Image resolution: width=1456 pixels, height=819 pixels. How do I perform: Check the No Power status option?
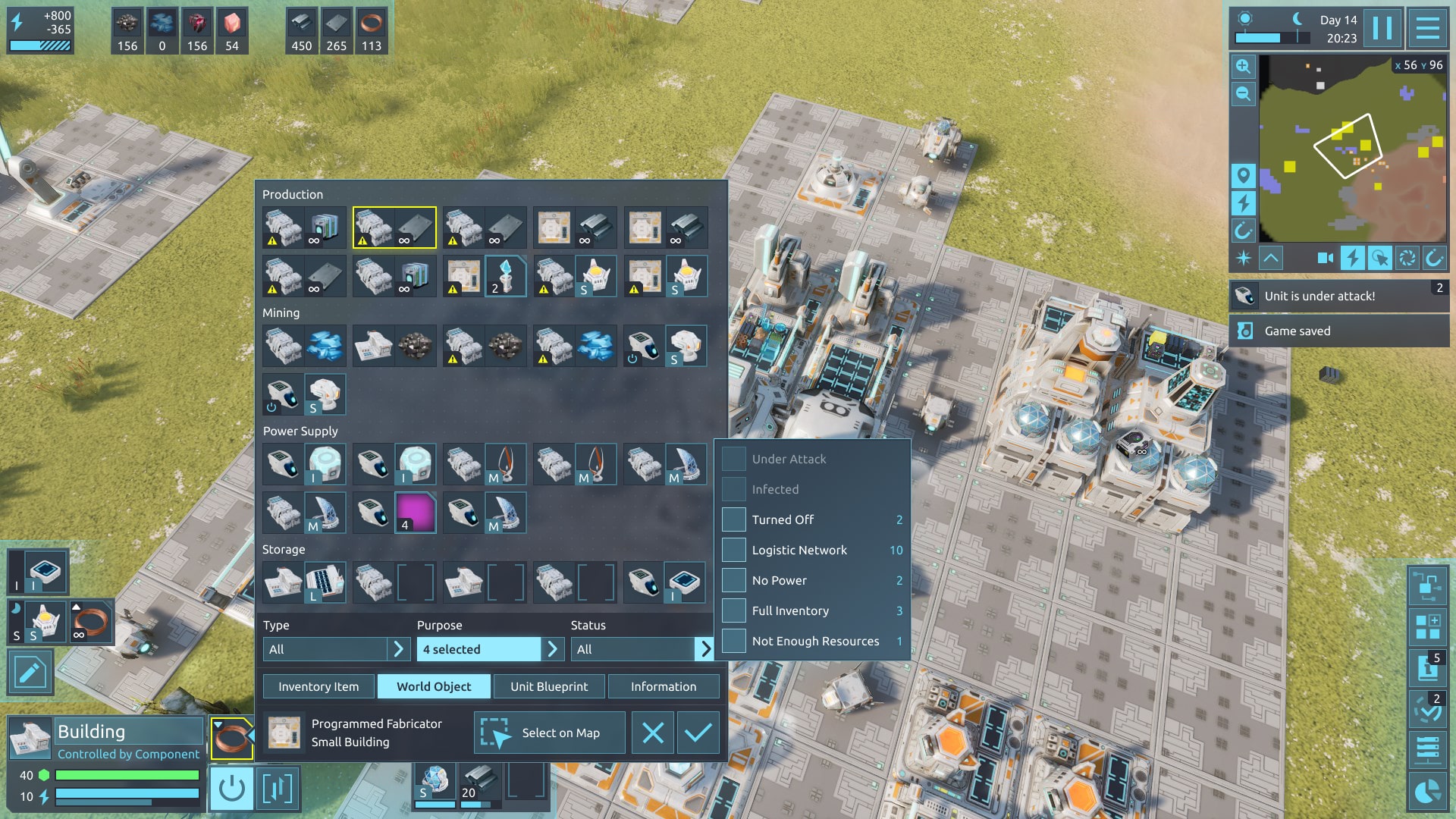point(733,580)
